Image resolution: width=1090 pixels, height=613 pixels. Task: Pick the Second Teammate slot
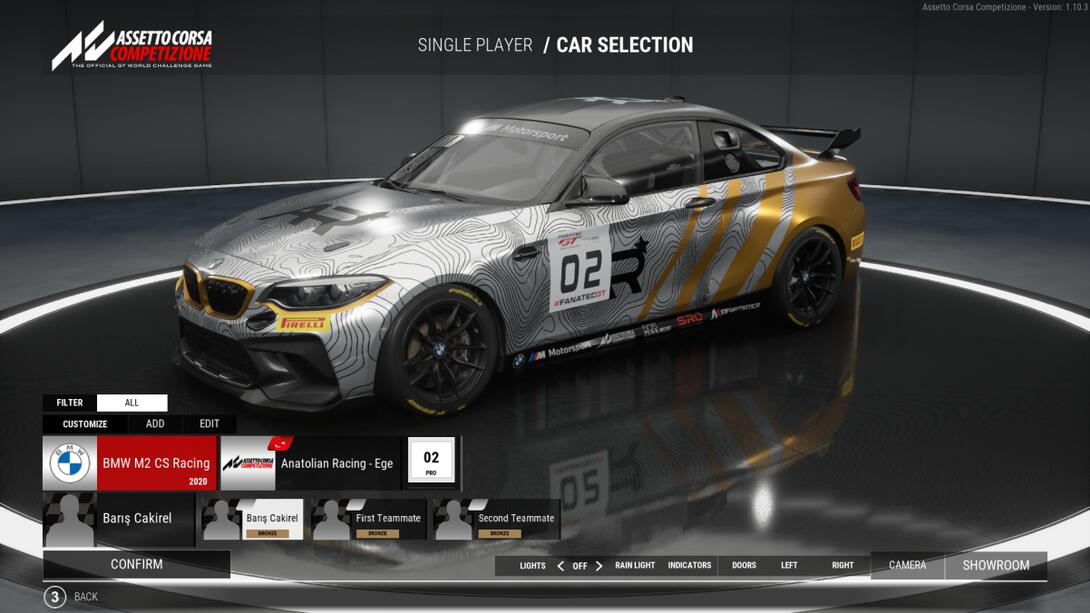point(496,519)
